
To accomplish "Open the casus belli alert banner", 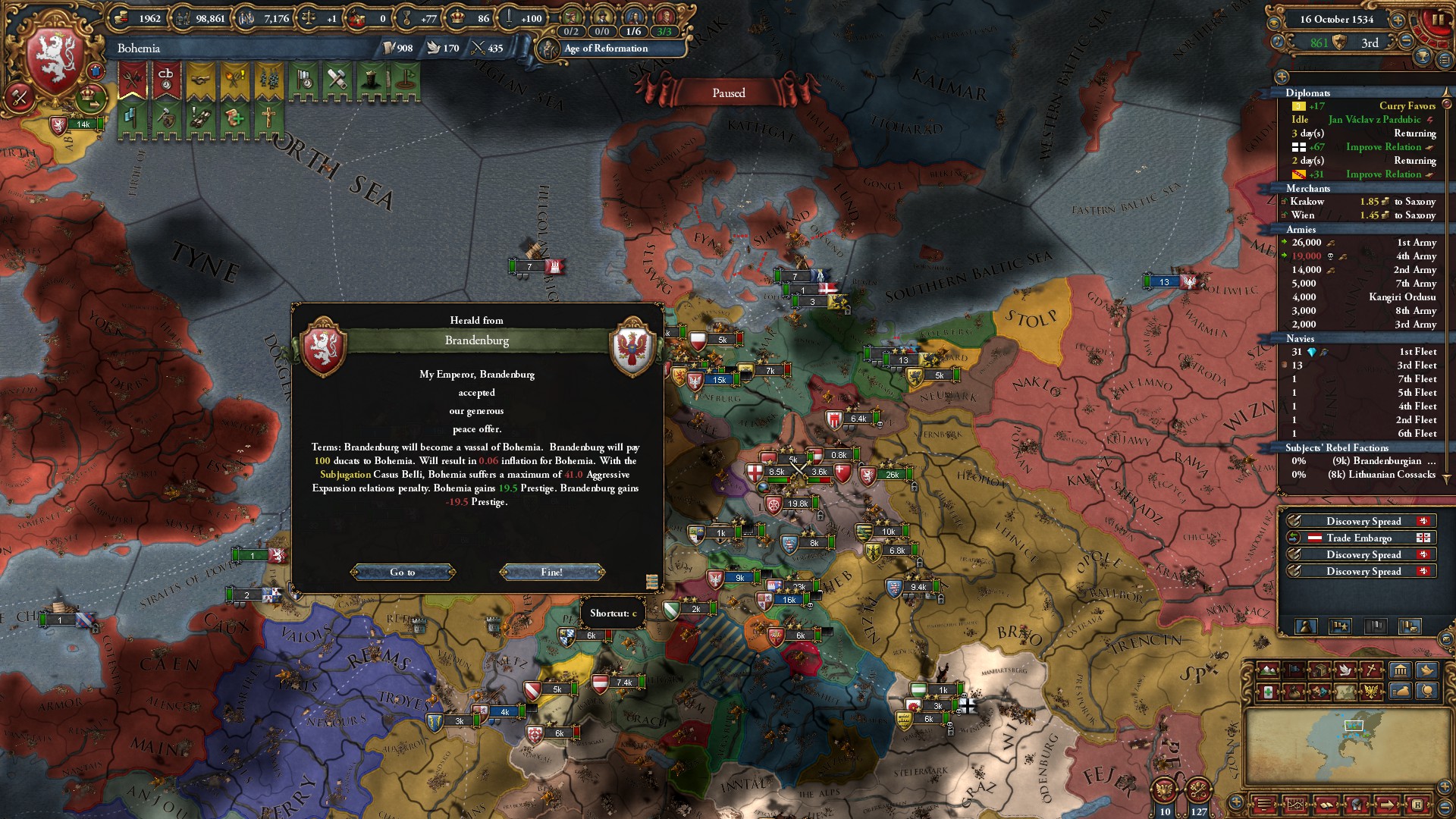I will point(166,81).
